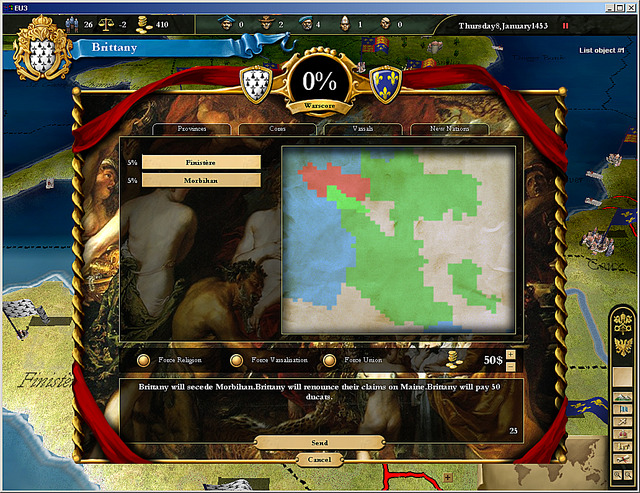Toggle Morbihan in the peace offer
640x493 pixels.
(201, 180)
